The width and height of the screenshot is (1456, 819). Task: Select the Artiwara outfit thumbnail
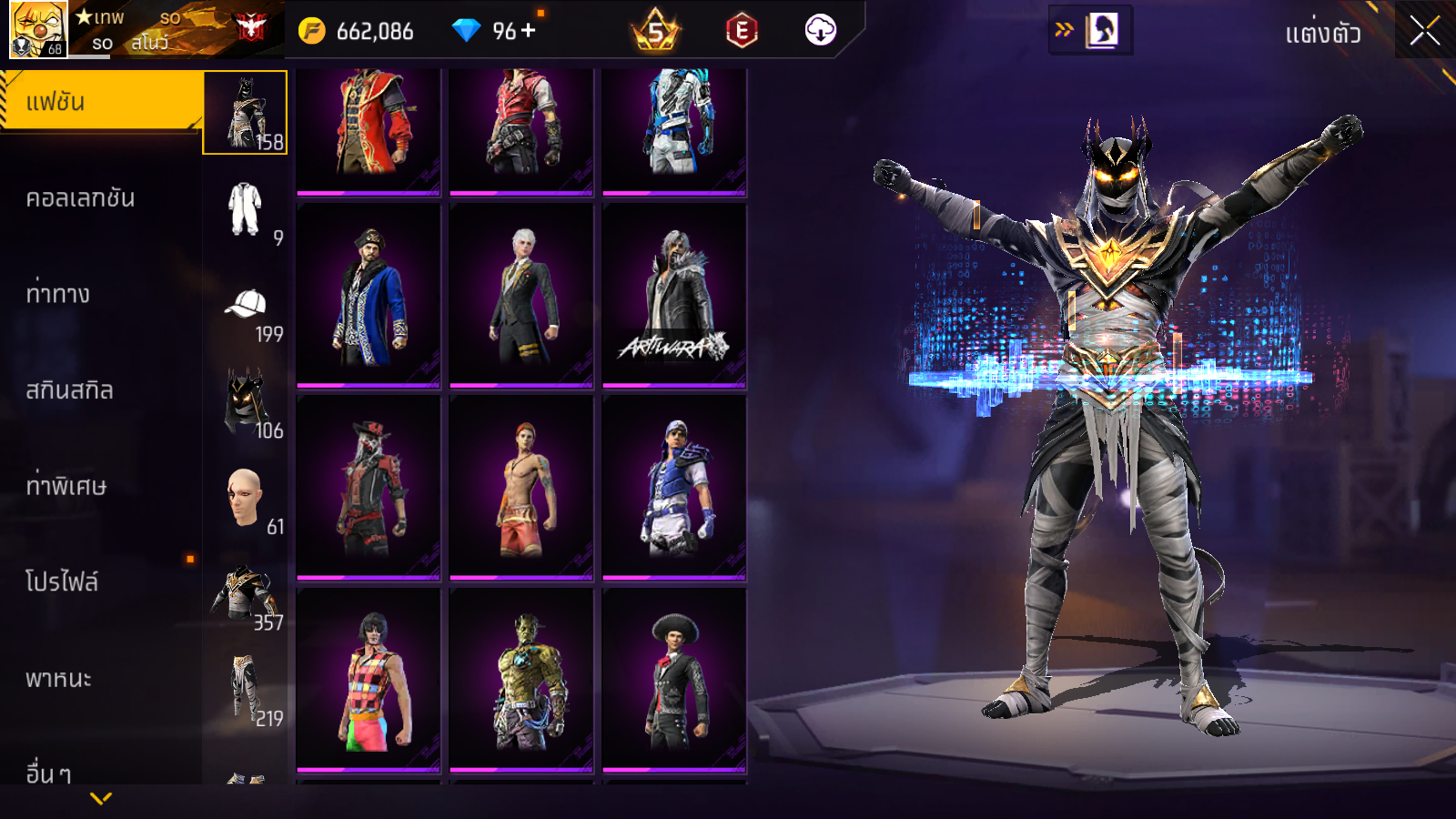tap(674, 296)
